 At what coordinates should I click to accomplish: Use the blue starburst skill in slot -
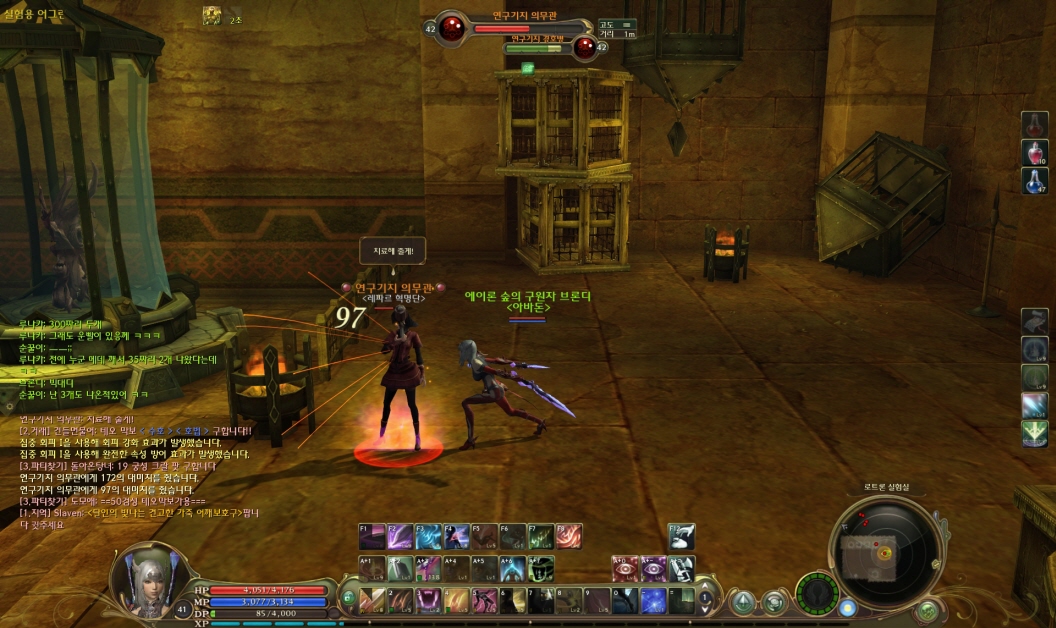[653, 600]
